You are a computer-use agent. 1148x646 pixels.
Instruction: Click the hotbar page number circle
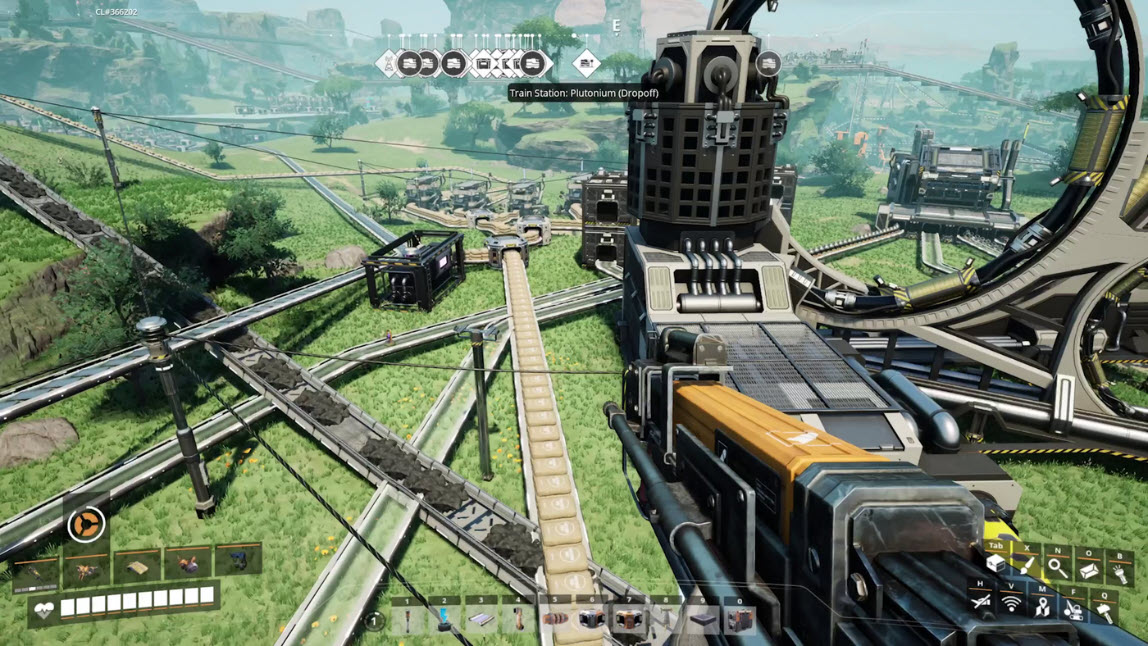coord(374,621)
